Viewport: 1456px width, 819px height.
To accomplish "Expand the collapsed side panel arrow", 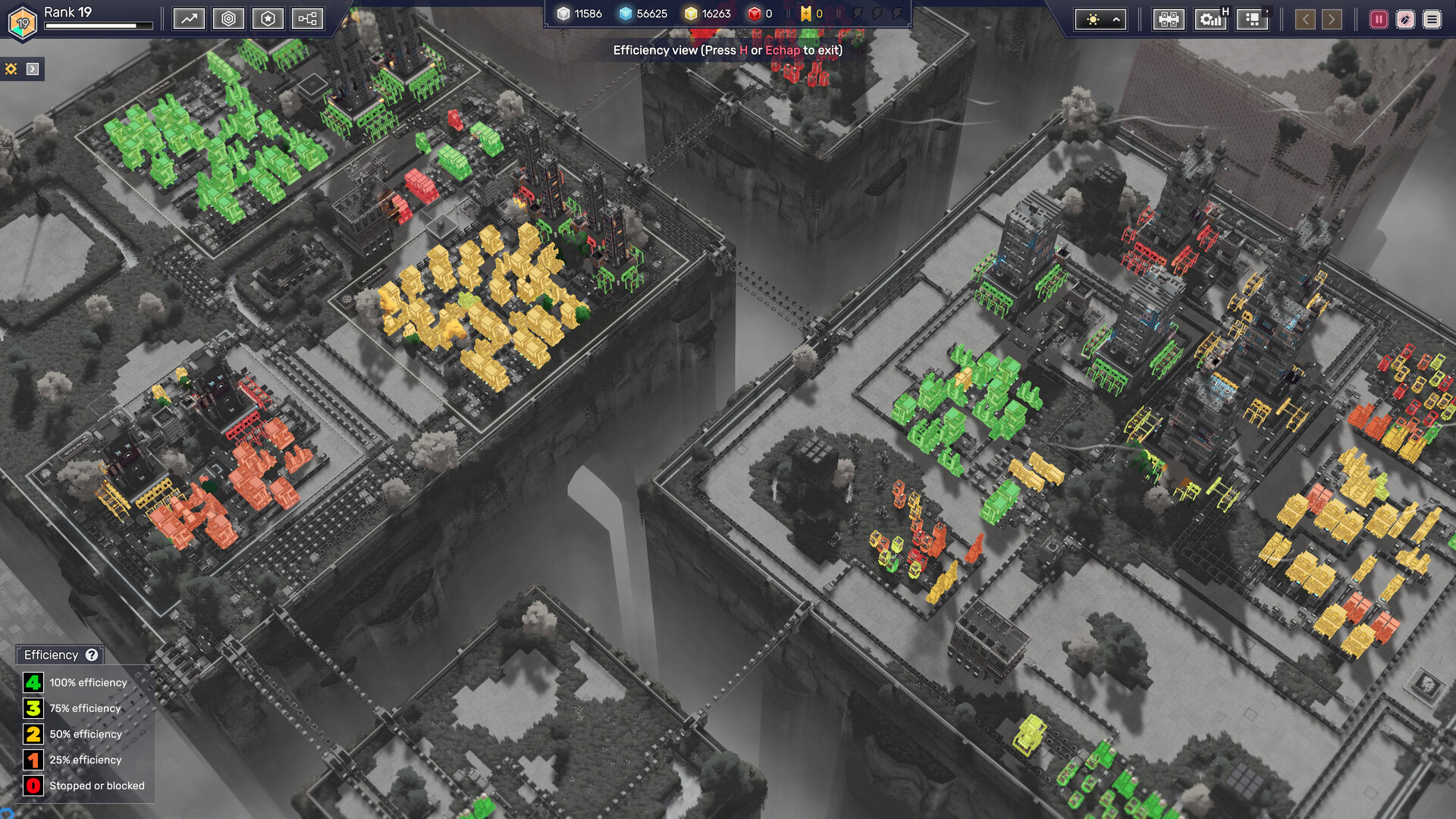I will pos(33,69).
